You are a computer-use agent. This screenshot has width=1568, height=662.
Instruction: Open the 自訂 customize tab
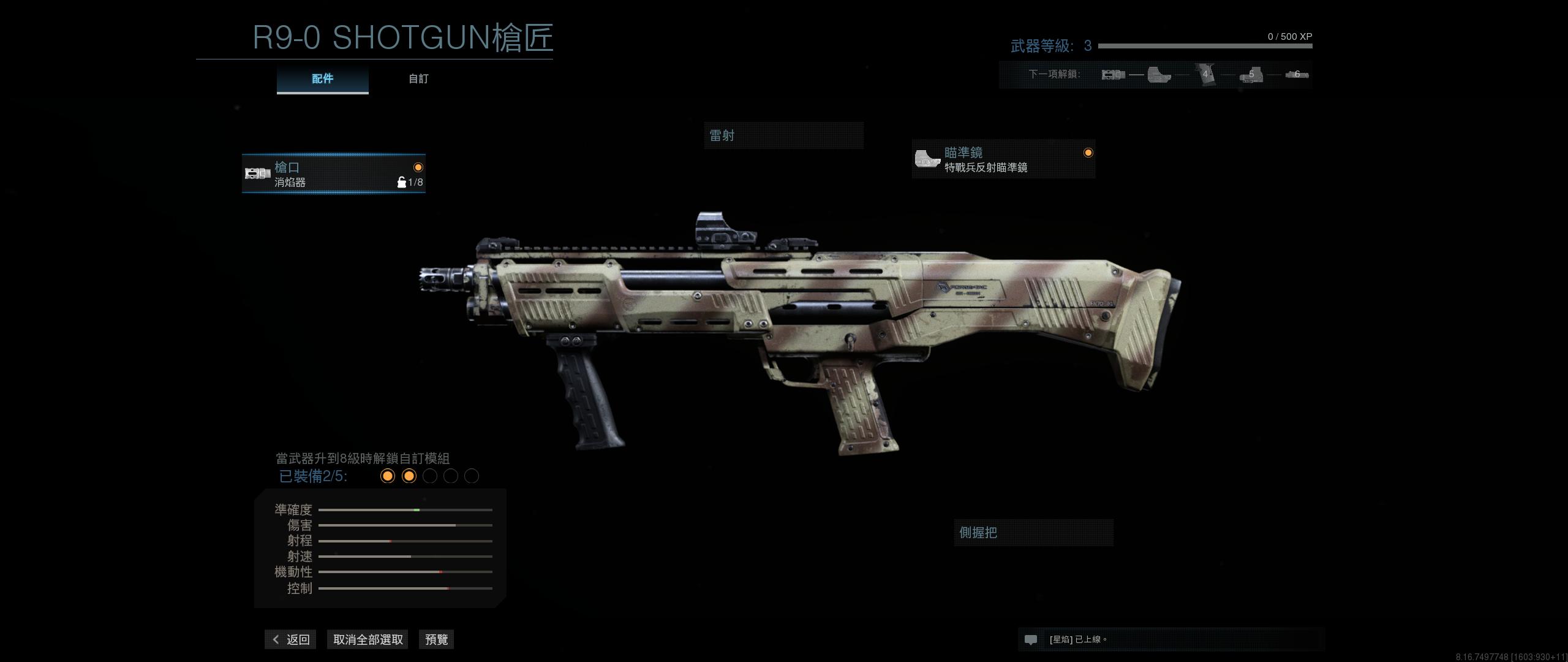[x=418, y=79]
